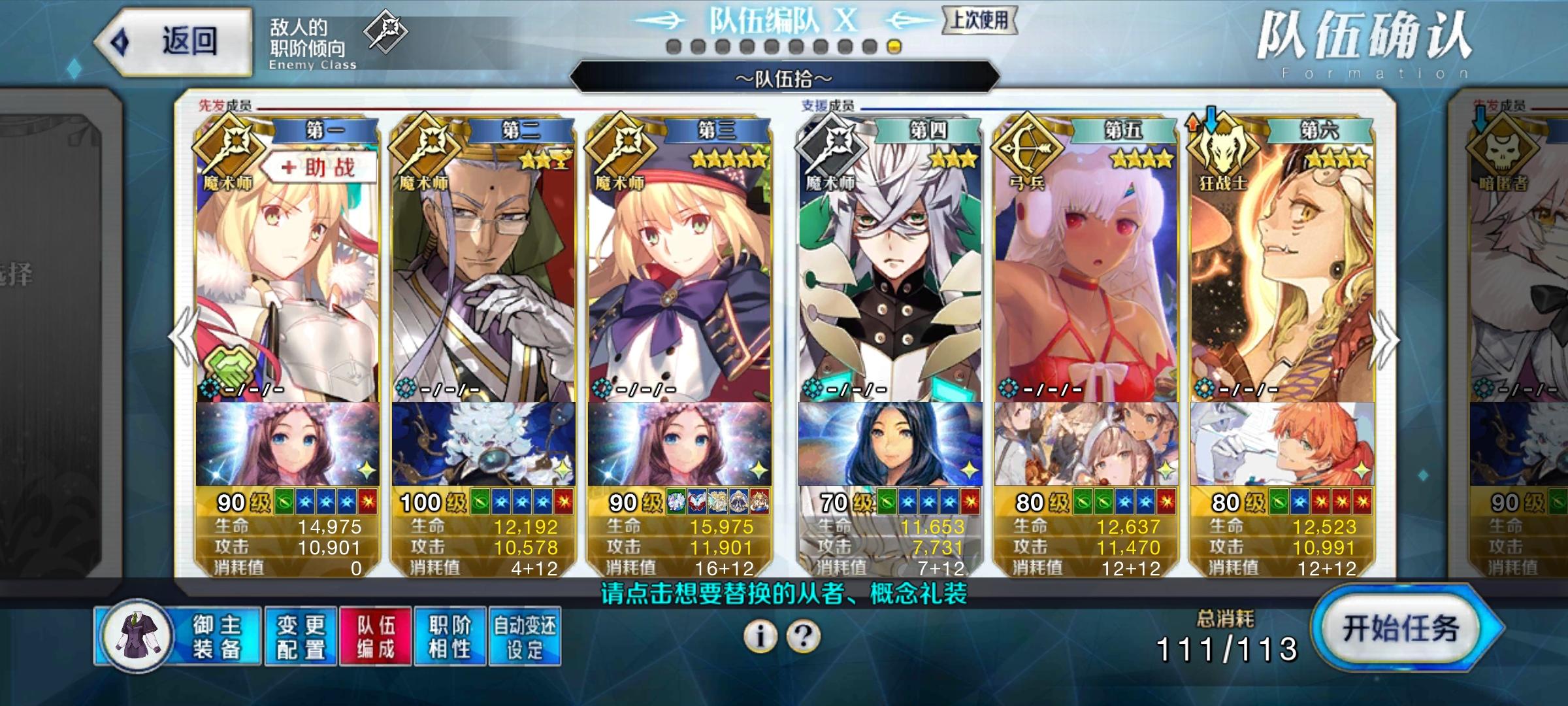Open the question mark help icon
This screenshot has height=706, width=1568.
tap(804, 635)
